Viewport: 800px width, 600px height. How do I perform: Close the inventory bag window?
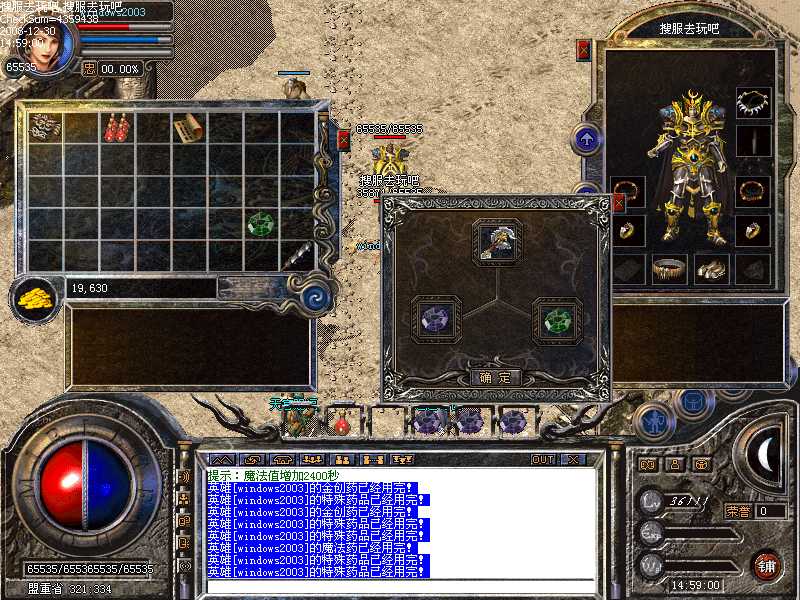click(343, 139)
